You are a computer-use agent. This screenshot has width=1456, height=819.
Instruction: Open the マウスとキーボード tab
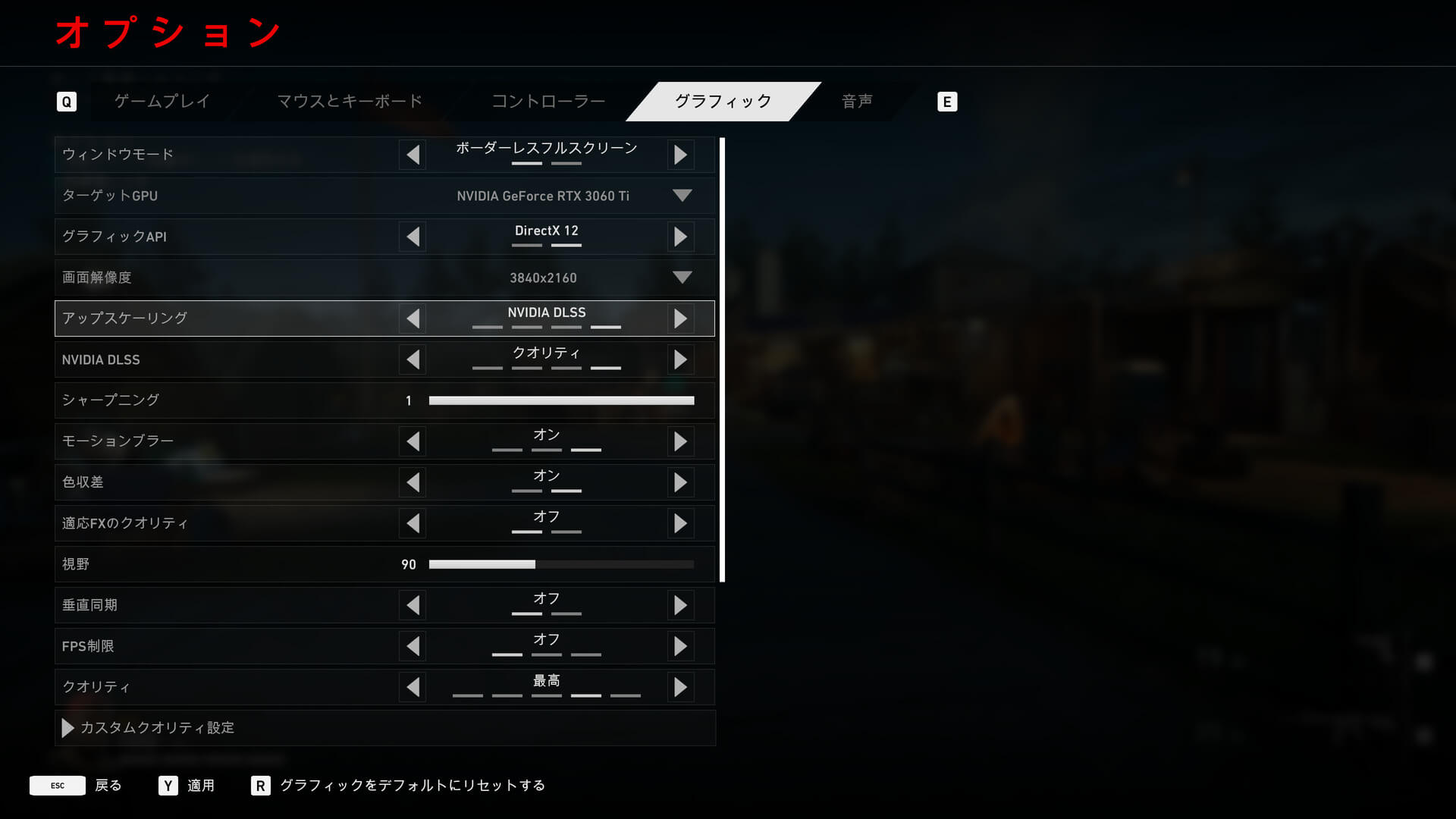350,102
